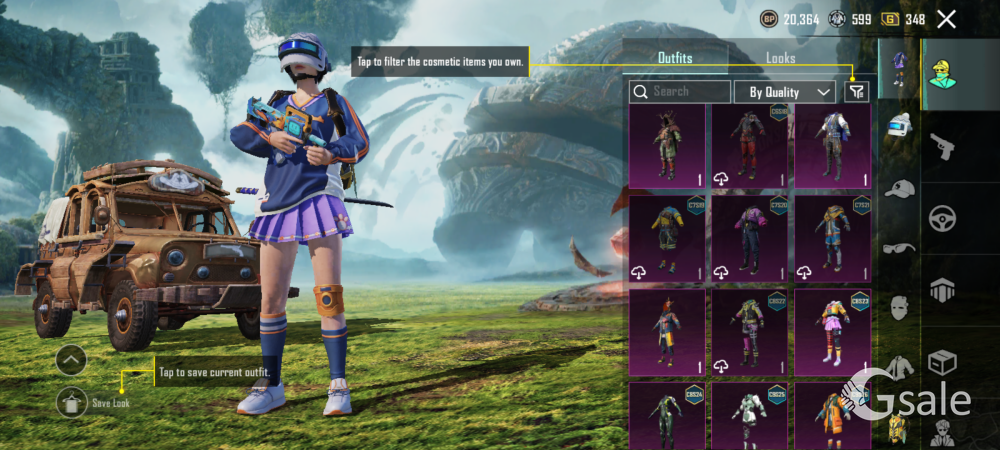Save the current look
This screenshot has height=450, width=1000.
(72, 402)
